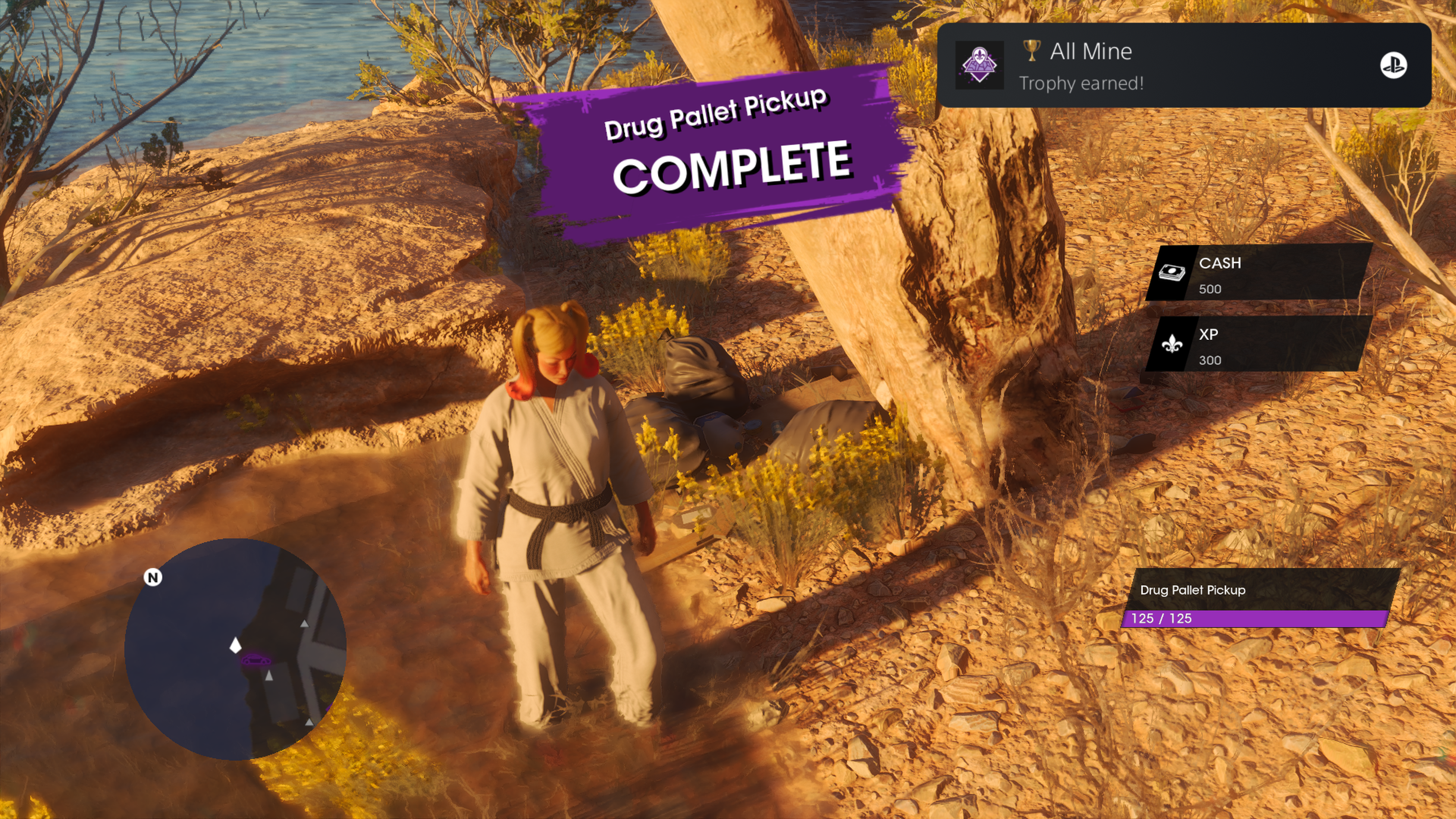Click the CASH reward panel
Screen dimensions: 1456x819
(x=1259, y=273)
